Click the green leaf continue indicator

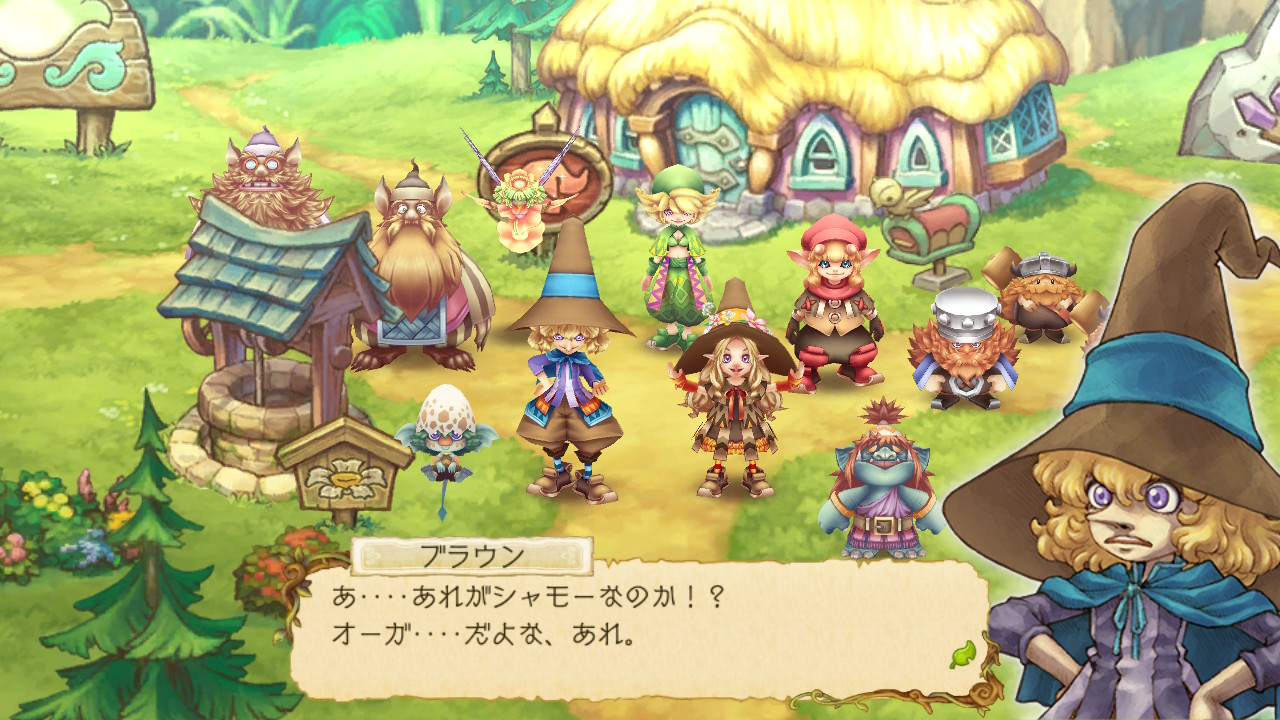961,654
